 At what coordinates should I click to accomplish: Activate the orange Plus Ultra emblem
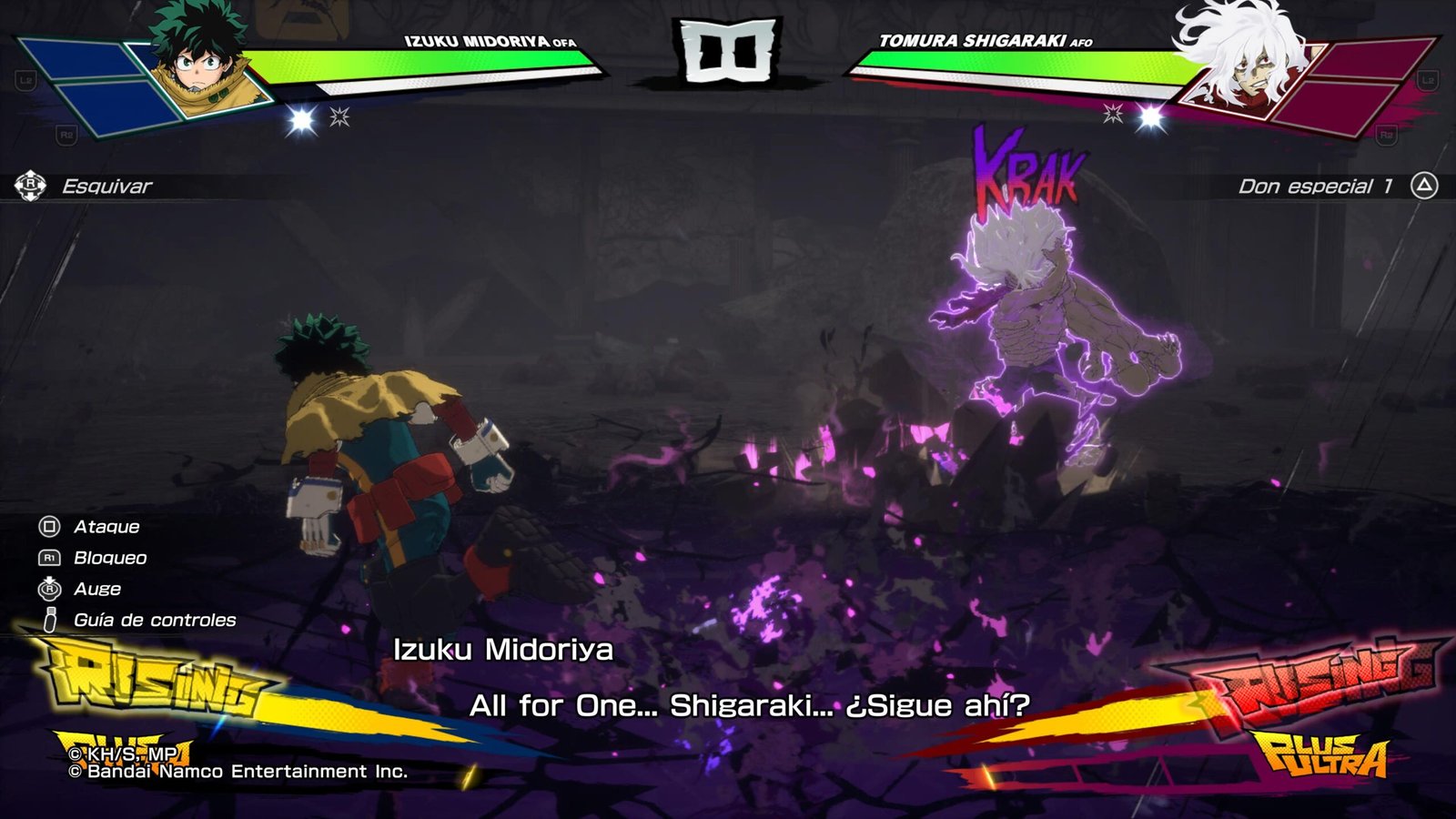[1321, 753]
